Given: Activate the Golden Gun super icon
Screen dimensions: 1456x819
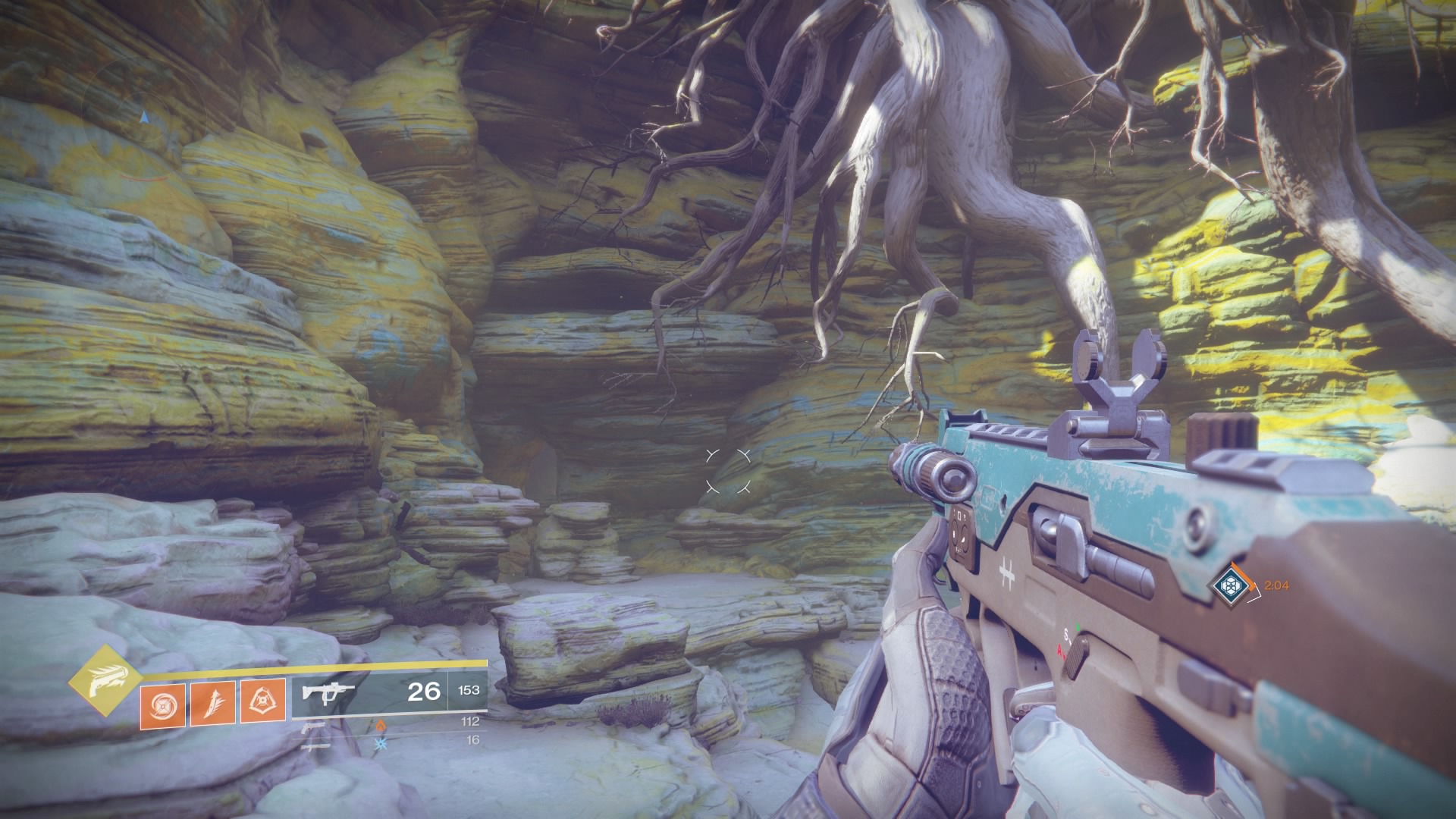Looking at the screenshot, I should 105,682.
